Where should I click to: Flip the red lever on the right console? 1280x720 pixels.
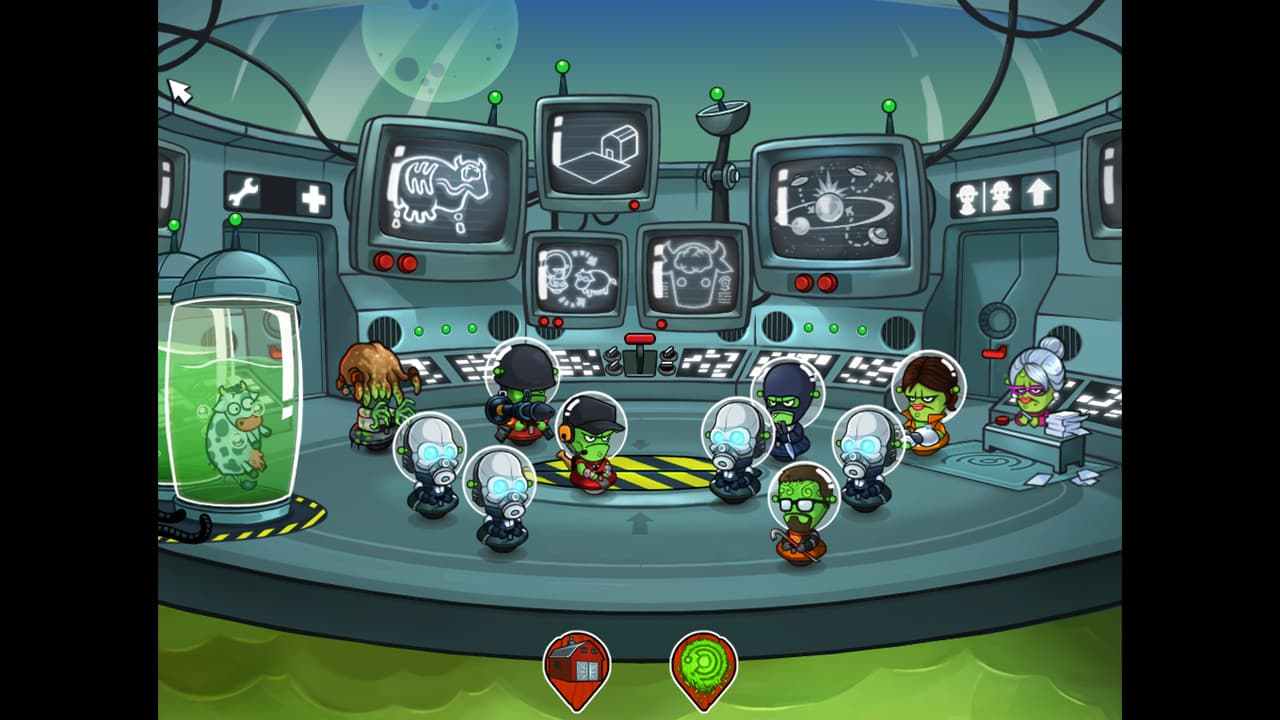(x=994, y=352)
